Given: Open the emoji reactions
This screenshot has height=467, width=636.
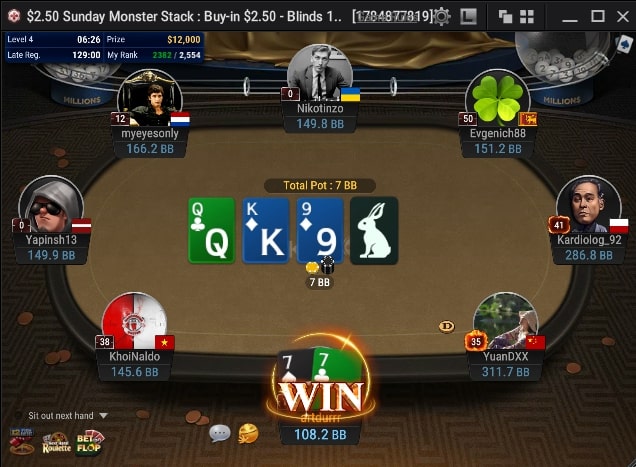Looking at the screenshot, I should [x=248, y=433].
